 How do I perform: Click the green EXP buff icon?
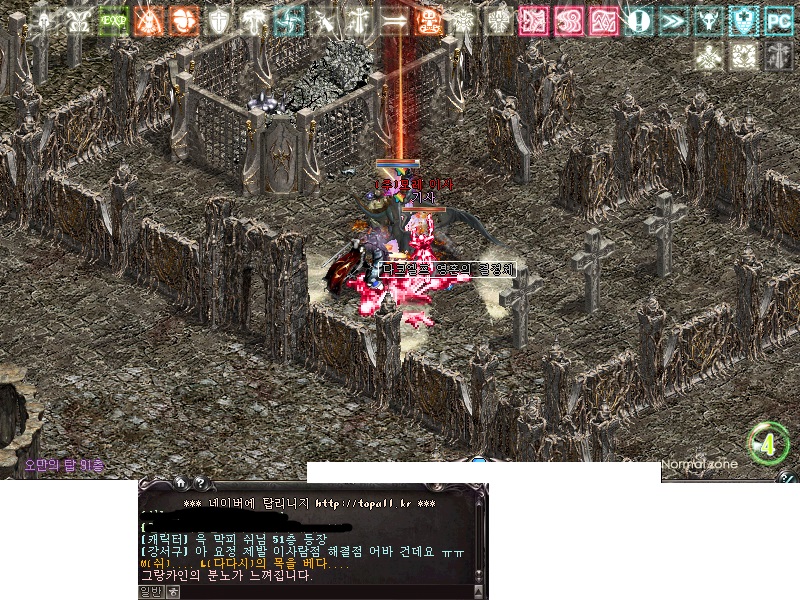coord(113,20)
